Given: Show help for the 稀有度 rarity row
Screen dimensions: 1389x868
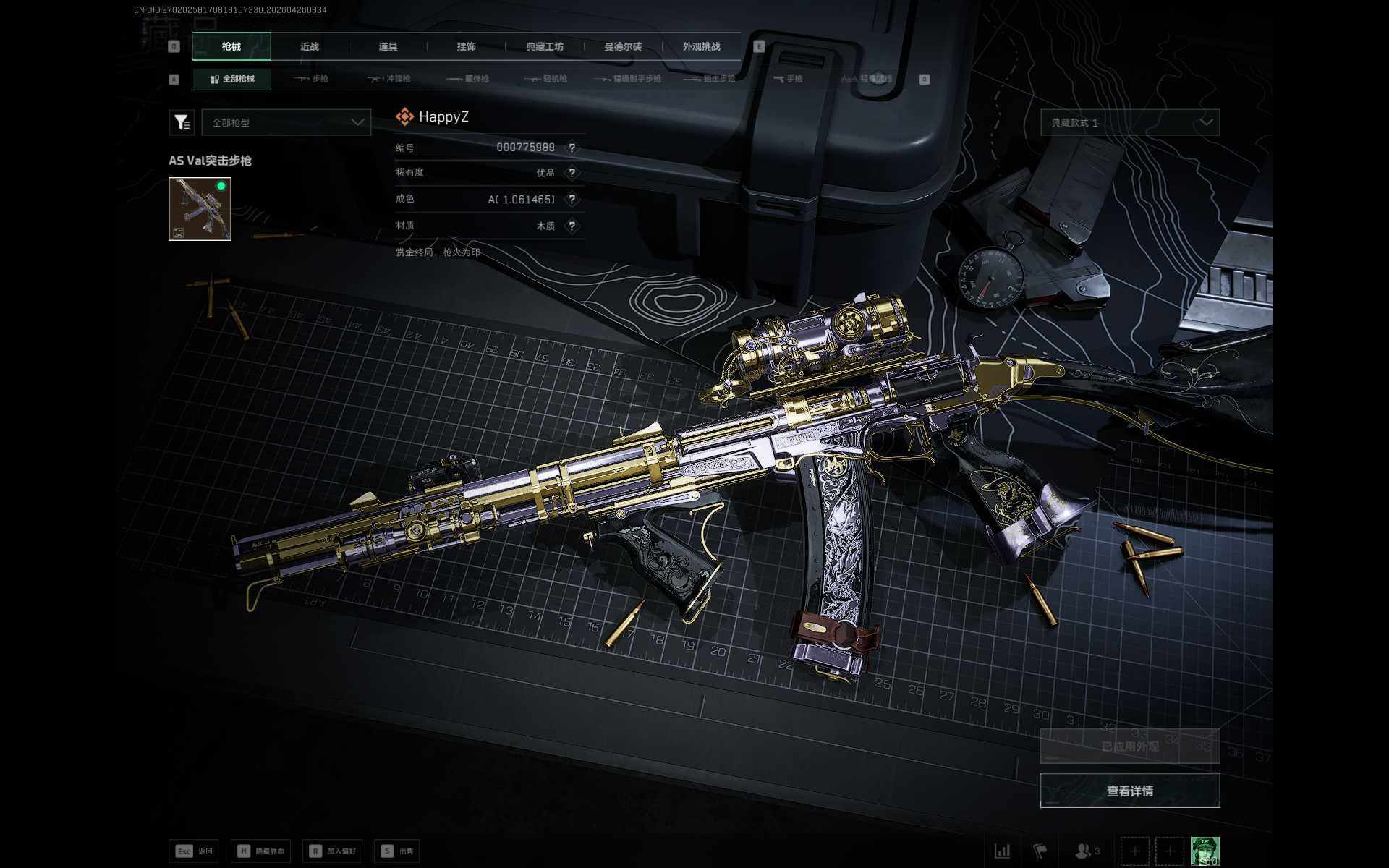Looking at the screenshot, I should click(x=572, y=173).
